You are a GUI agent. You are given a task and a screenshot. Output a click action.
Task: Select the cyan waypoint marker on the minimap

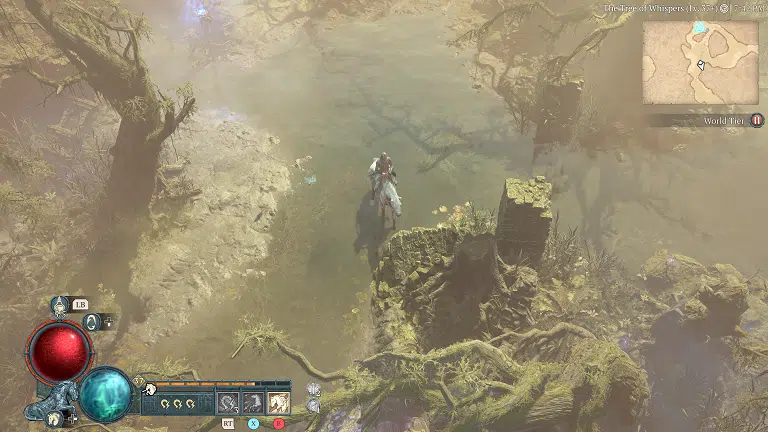[699, 28]
